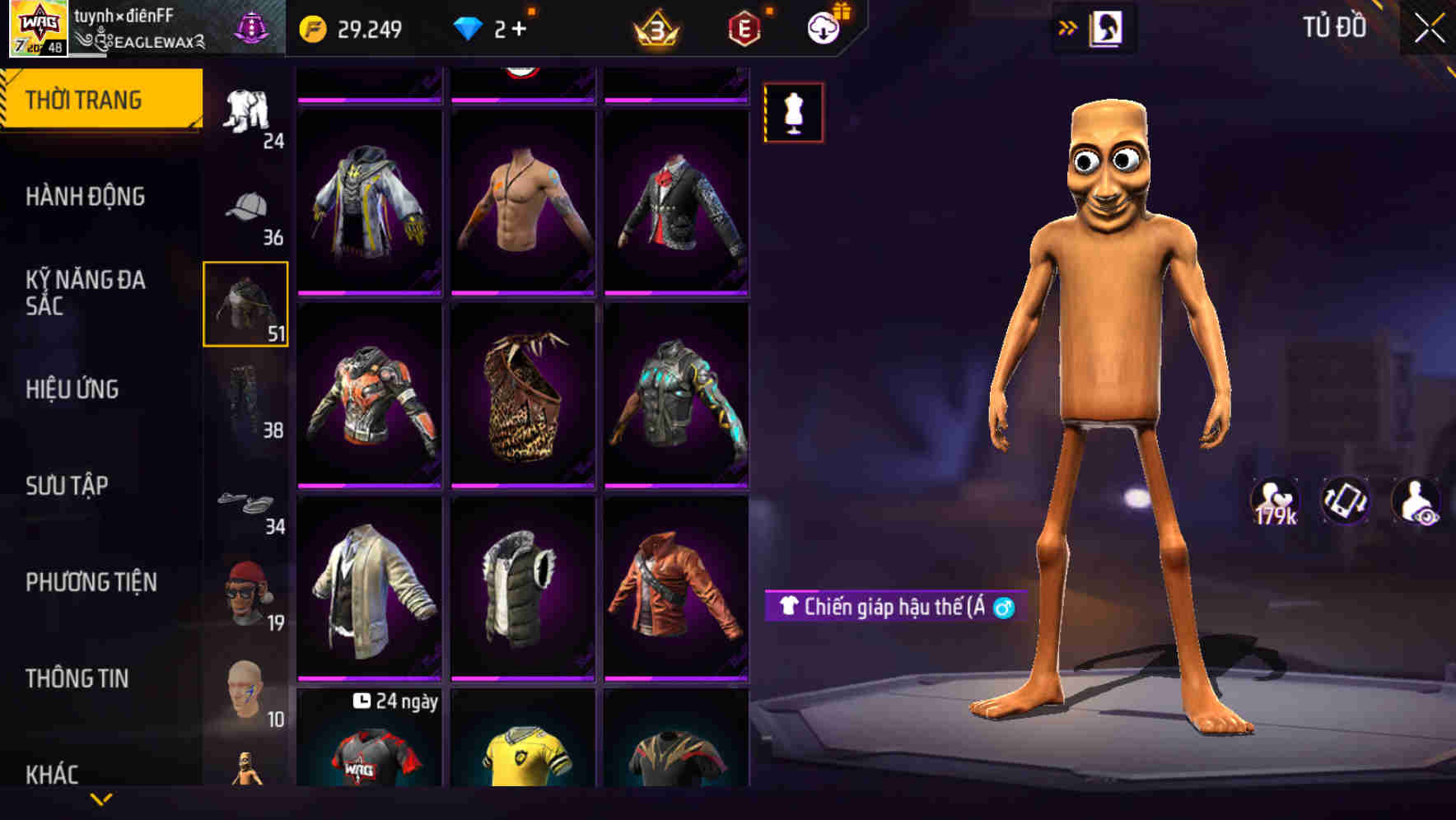Click the gold coin balance icon
The width and height of the screenshot is (1456, 820).
[x=311, y=27]
